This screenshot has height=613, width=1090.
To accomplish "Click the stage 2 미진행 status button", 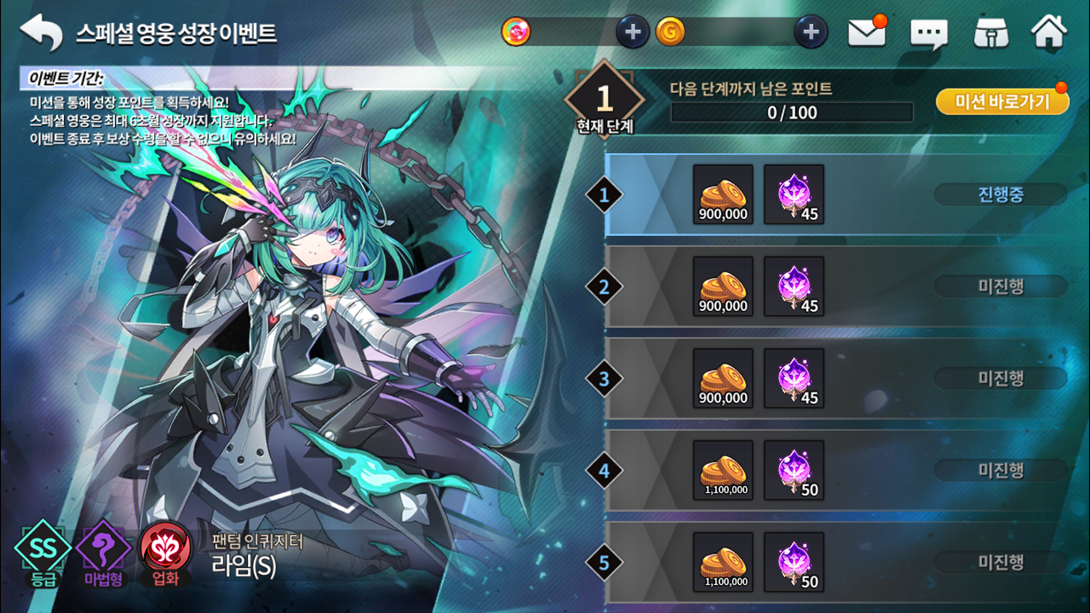I will click(x=1000, y=286).
